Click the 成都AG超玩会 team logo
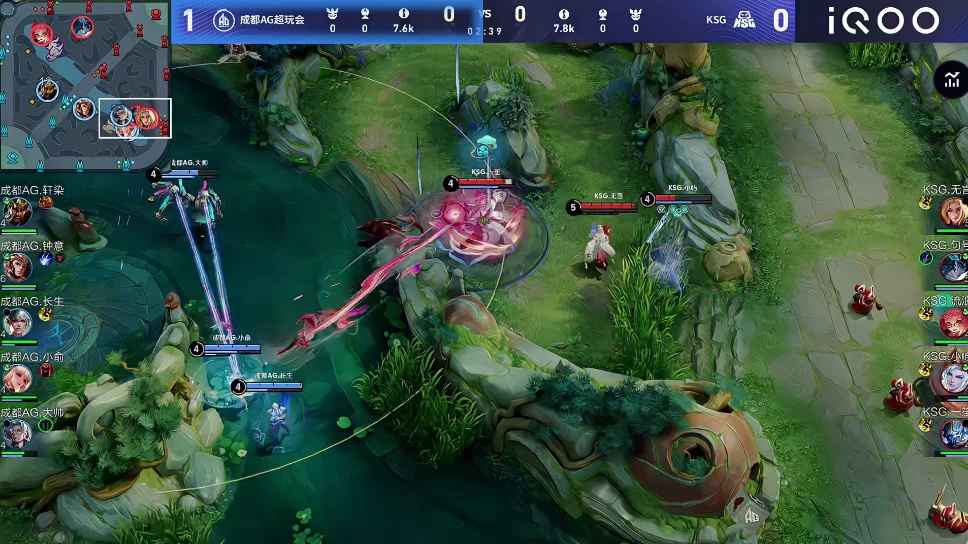Image resolution: width=968 pixels, height=544 pixels. (x=223, y=20)
